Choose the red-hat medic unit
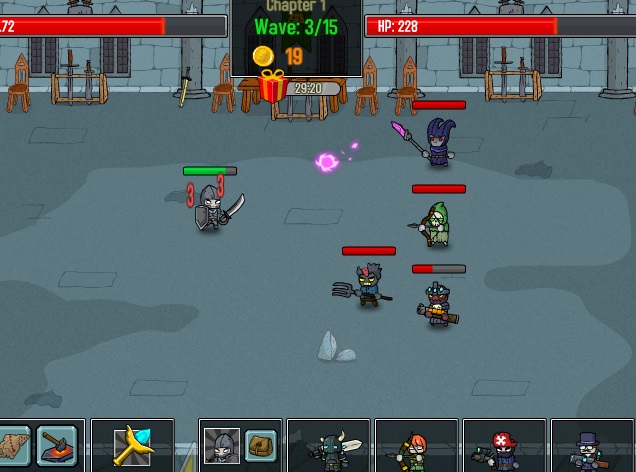Screen dimensions: 636x472 502,447
